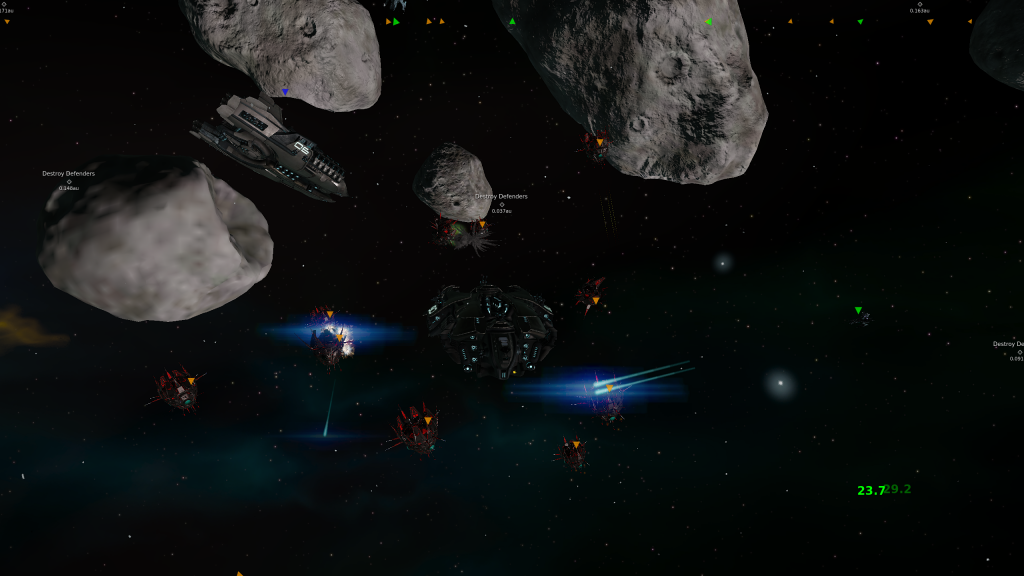1024x576 pixels.
Task: Target the Destroy Defenders objective at 0.037au
Action: point(502,204)
